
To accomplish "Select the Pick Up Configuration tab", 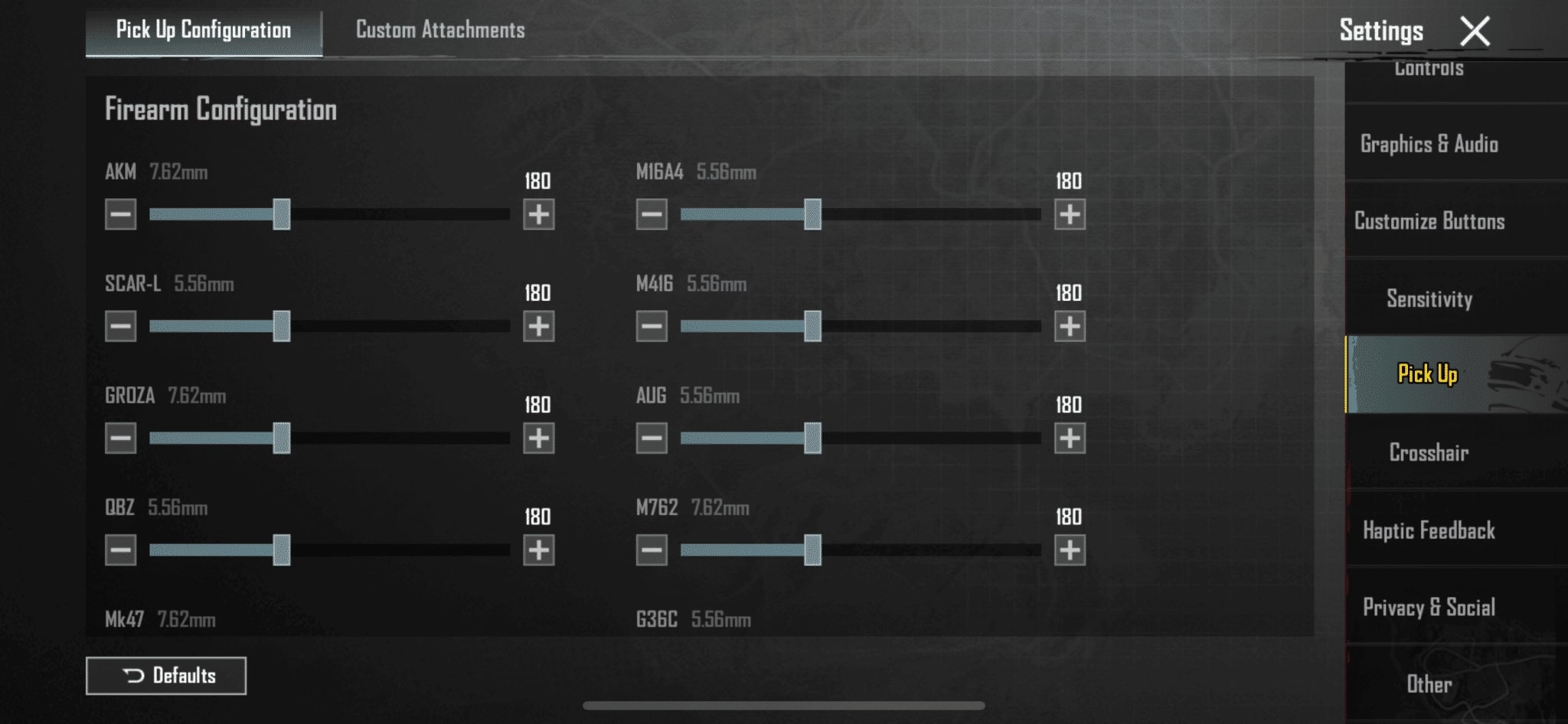I will coord(204,30).
